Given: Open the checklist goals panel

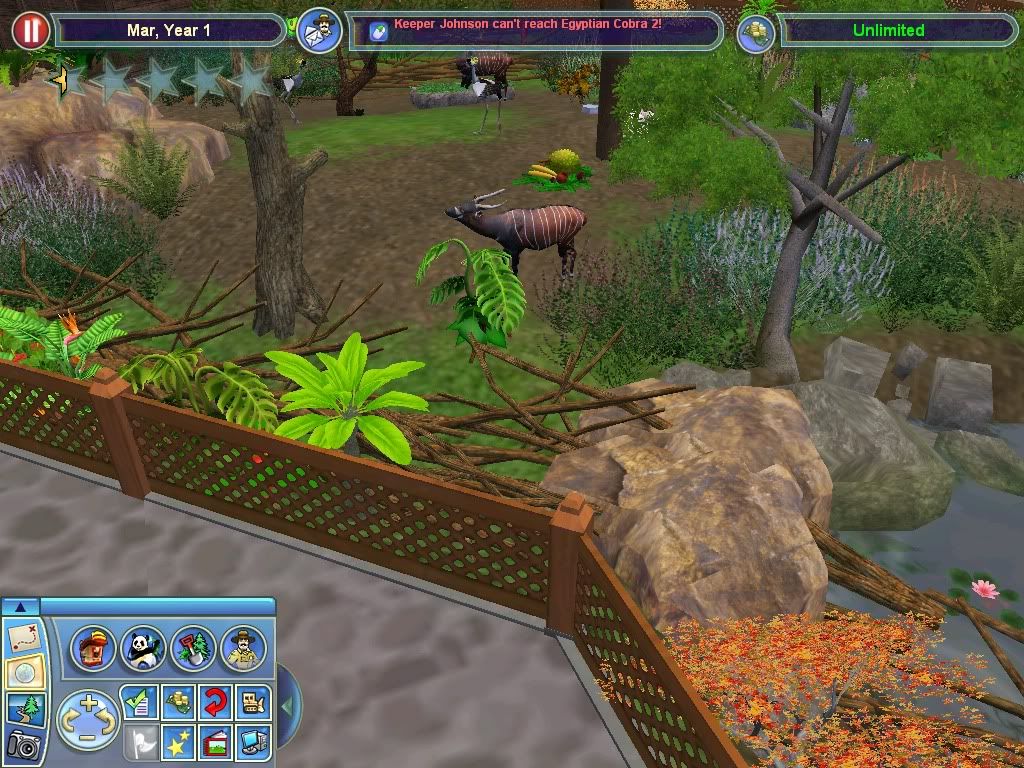Looking at the screenshot, I should [138, 702].
